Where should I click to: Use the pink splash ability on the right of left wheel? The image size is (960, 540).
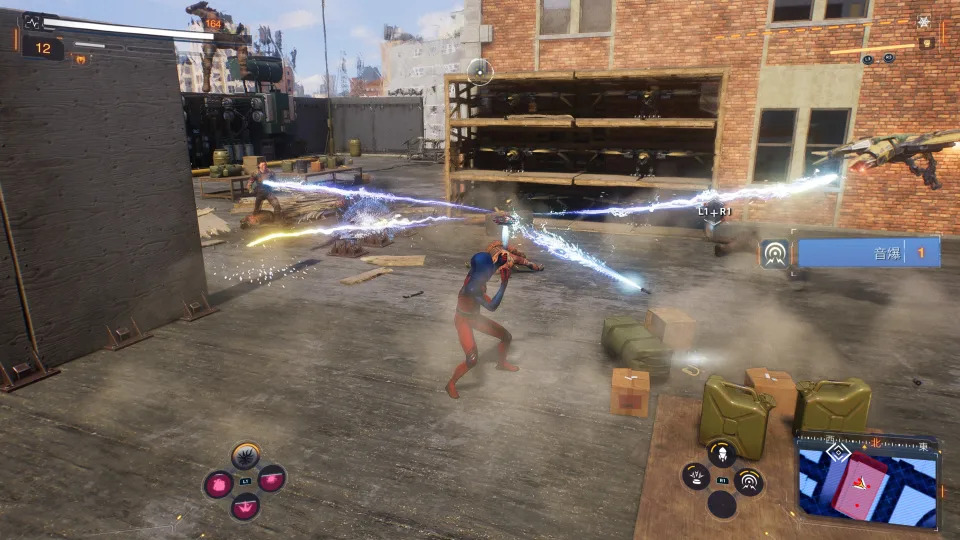pyautogui.click(x=272, y=481)
